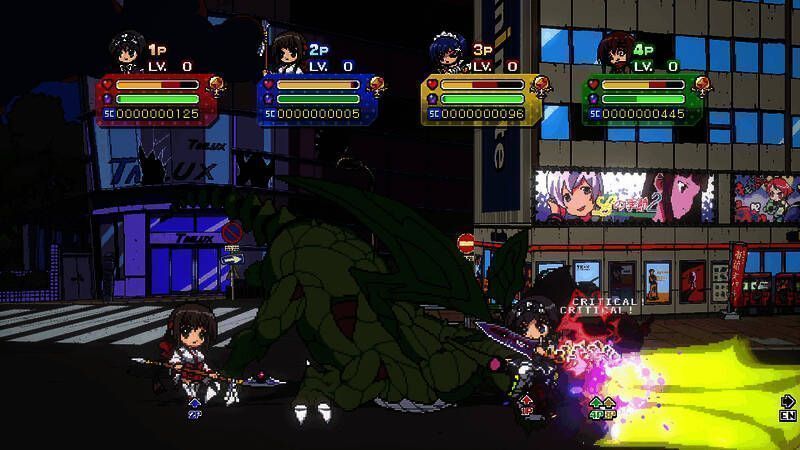Choose the 3P maid character portrait

click(450, 54)
